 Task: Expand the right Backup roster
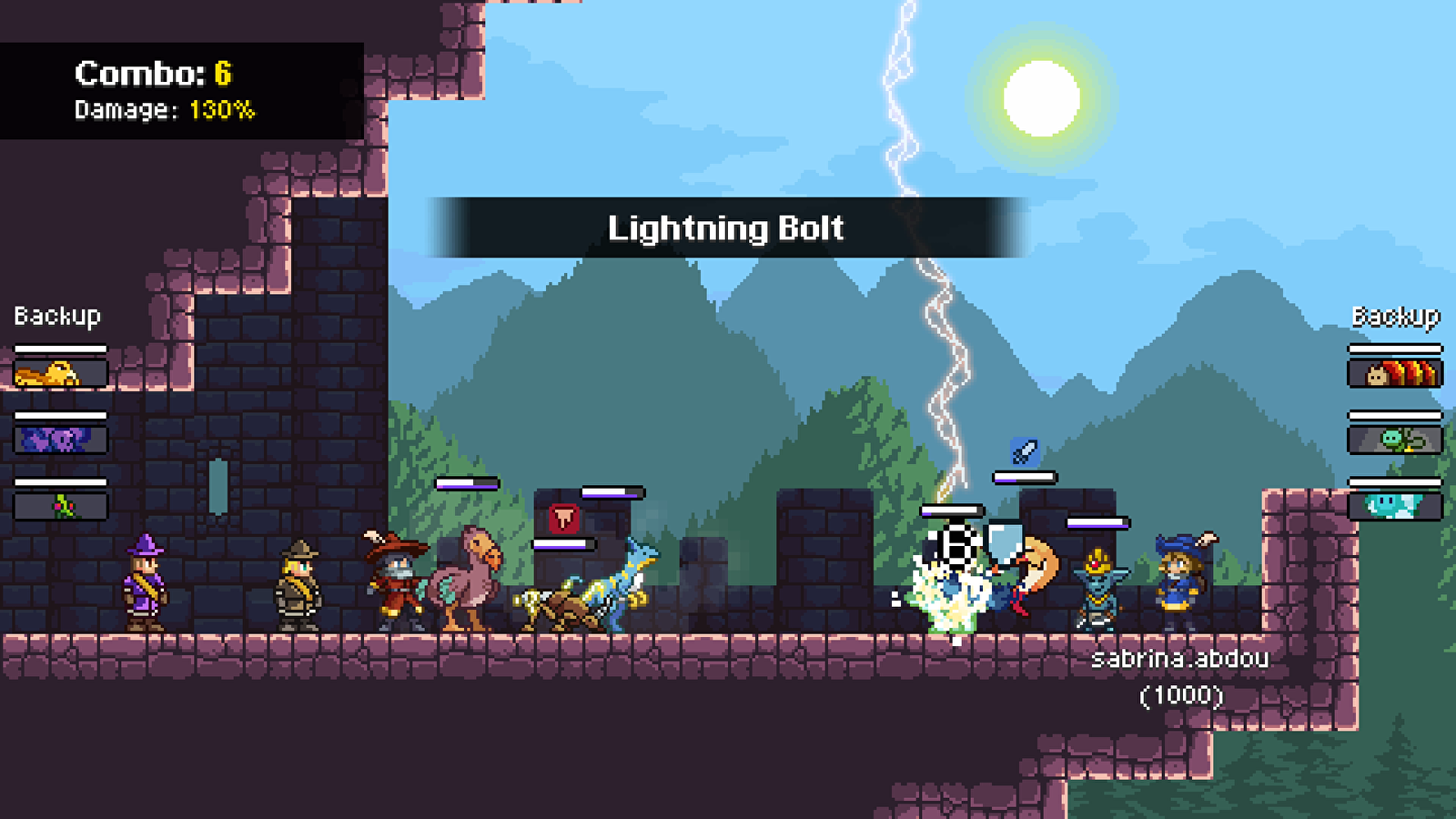(x=1395, y=317)
